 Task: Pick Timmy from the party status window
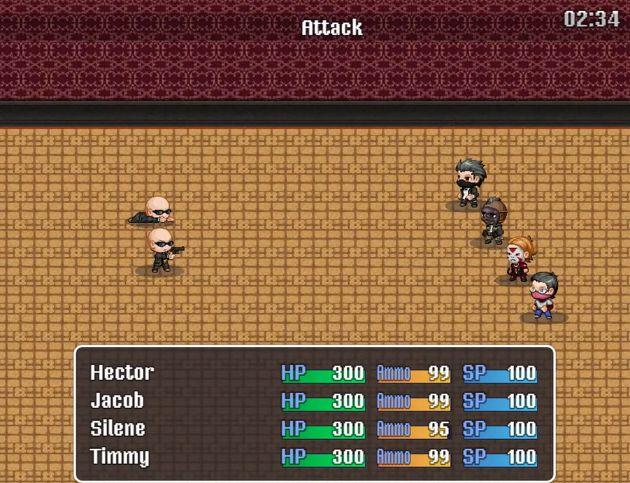tap(119, 457)
